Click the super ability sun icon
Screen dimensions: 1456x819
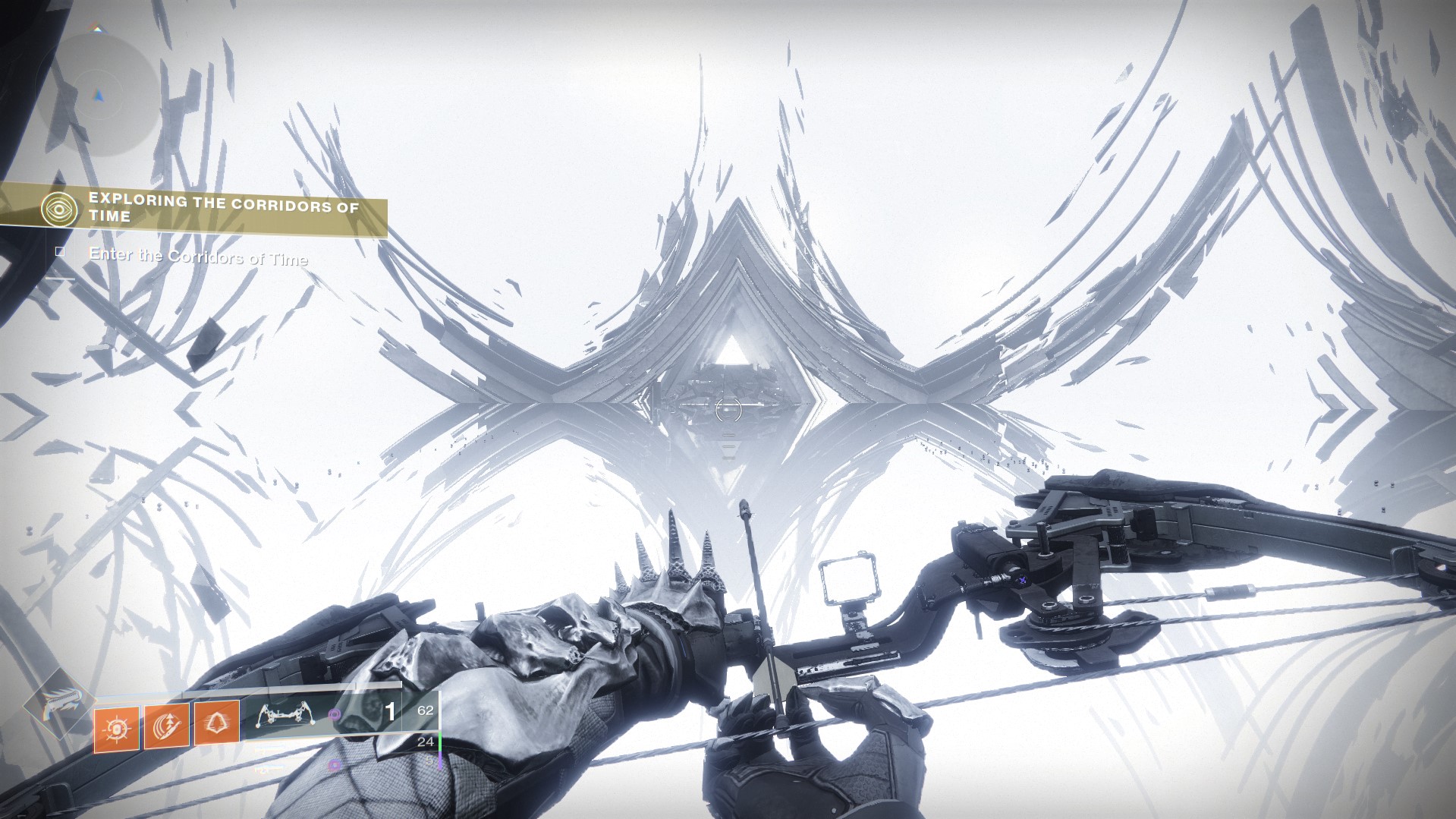[116, 726]
